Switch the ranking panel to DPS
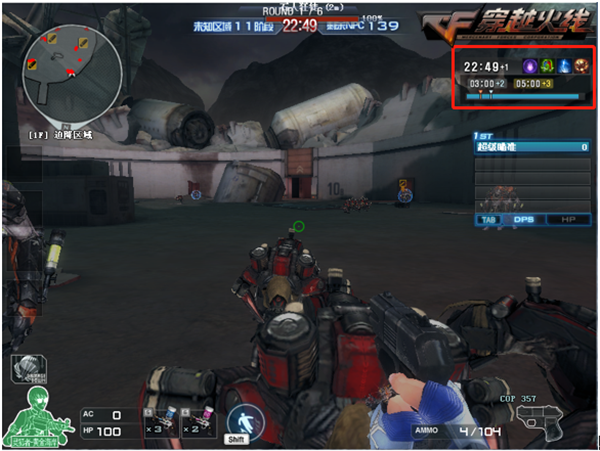 pyautogui.click(x=524, y=219)
